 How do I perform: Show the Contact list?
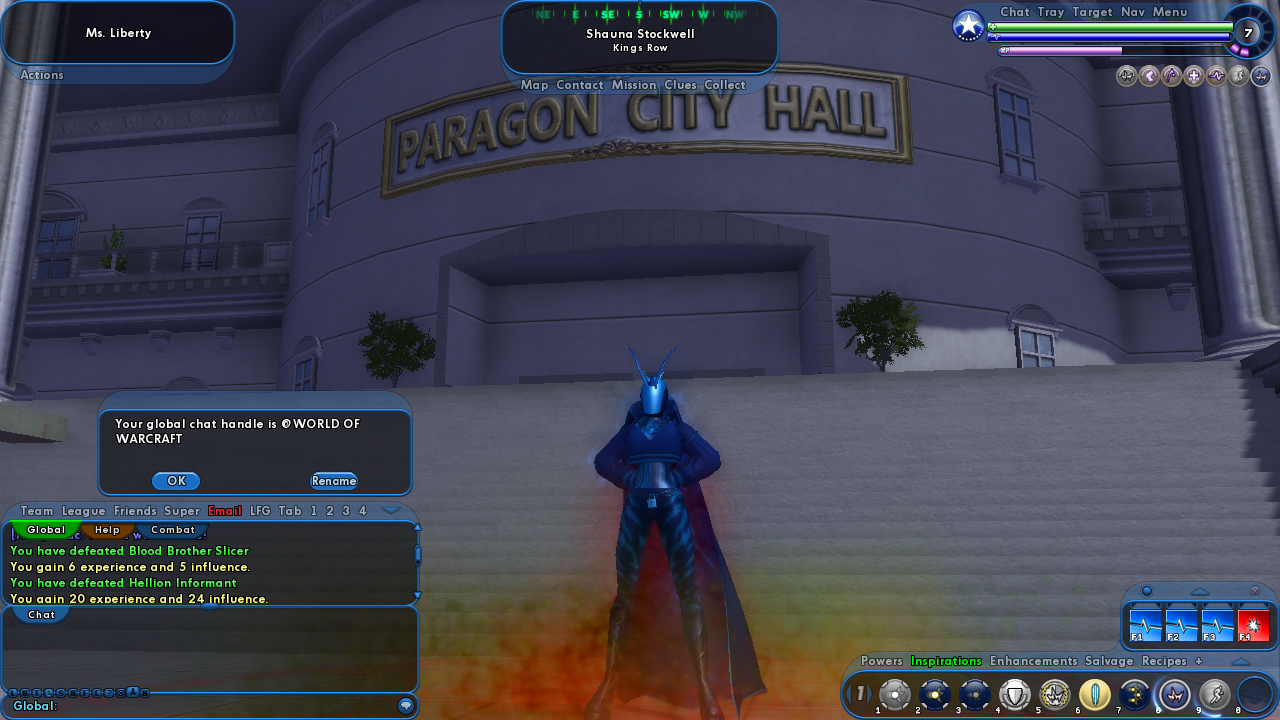click(x=580, y=85)
